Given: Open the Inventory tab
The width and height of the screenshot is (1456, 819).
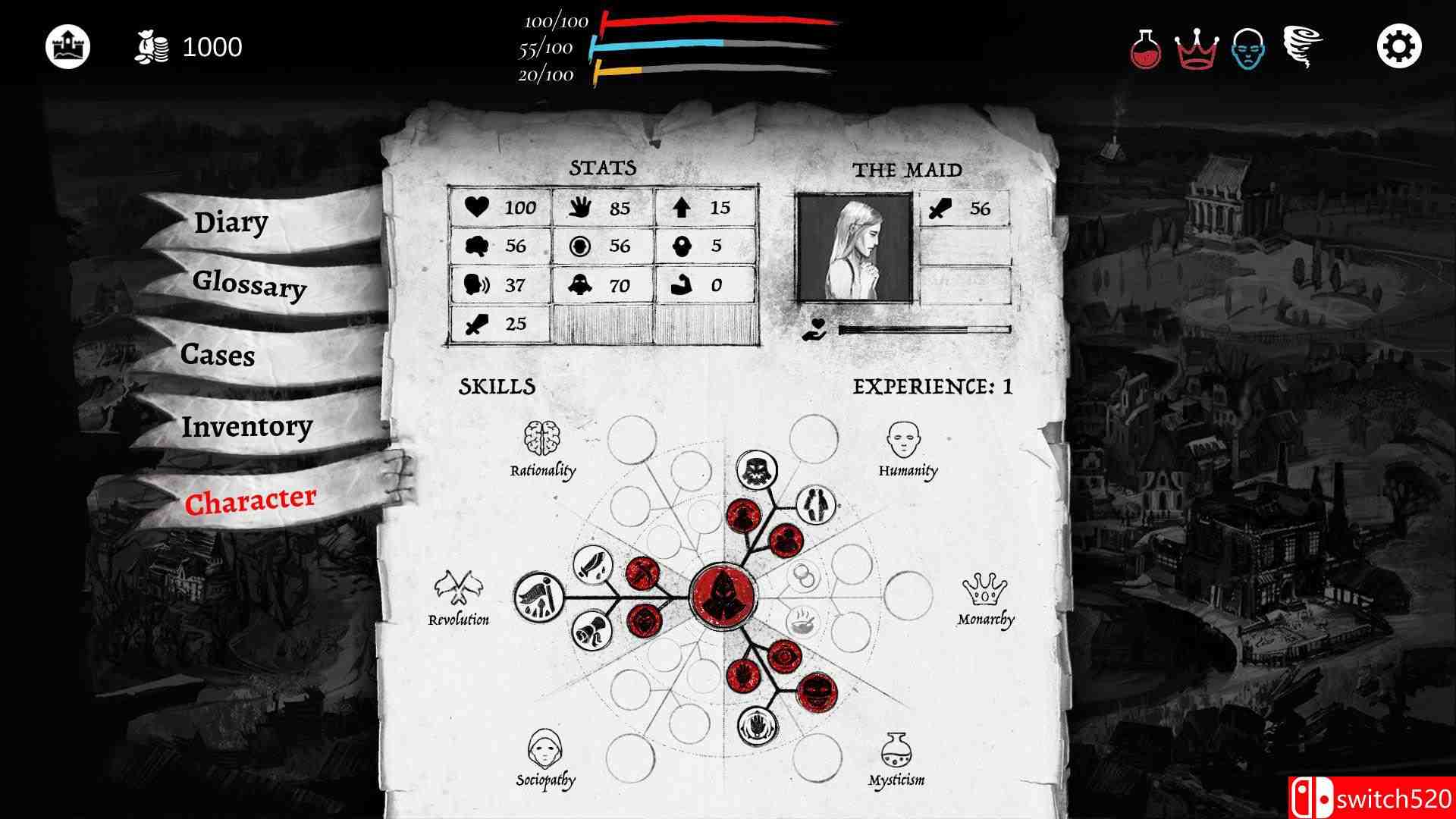Looking at the screenshot, I should 246,427.
